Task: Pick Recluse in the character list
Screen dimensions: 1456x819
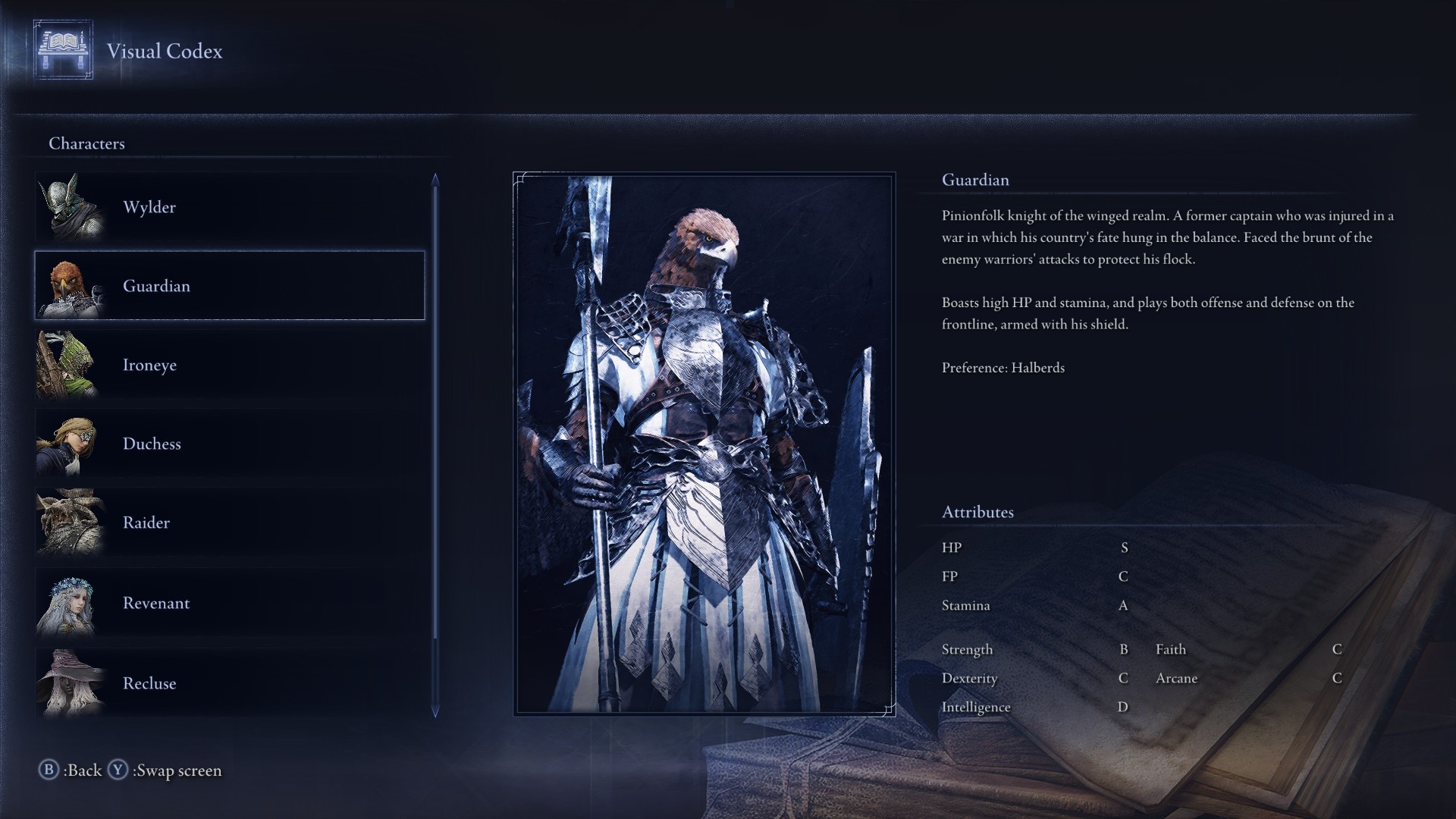Action: point(227,682)
